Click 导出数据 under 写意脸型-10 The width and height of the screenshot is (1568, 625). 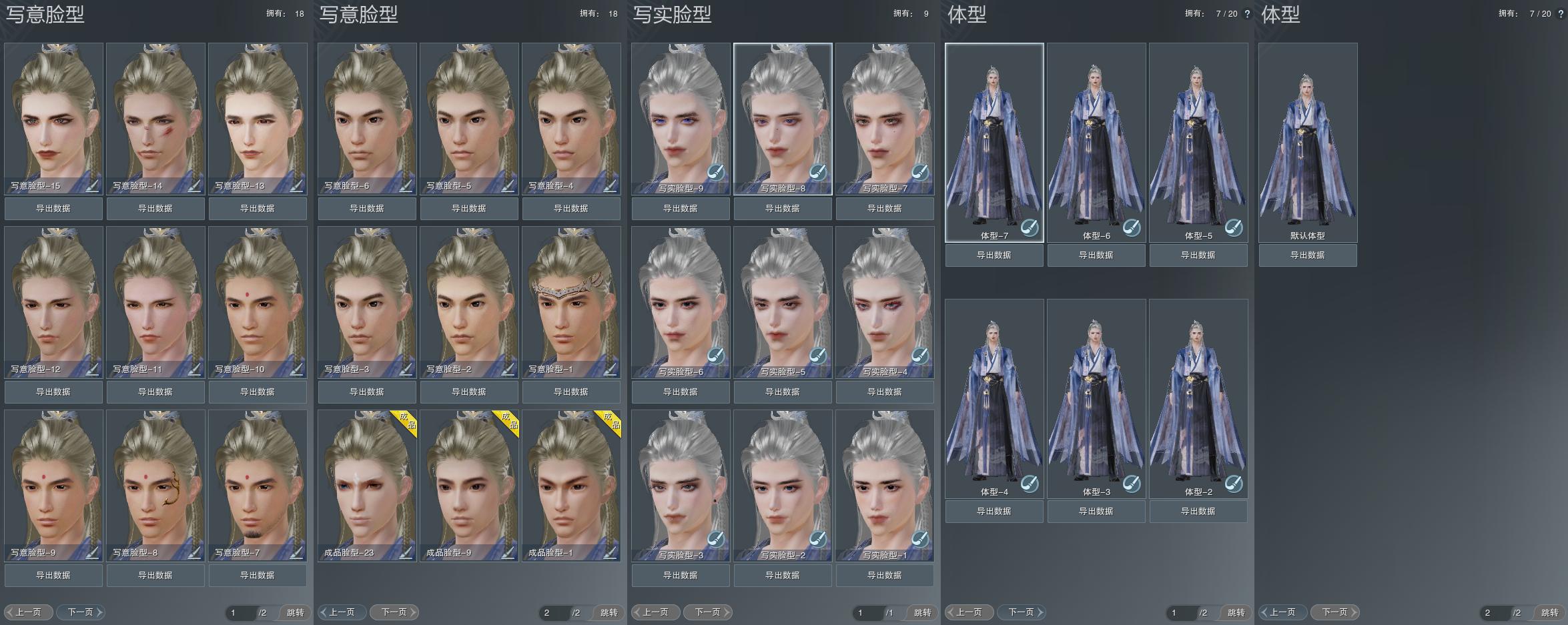[258, 392]
